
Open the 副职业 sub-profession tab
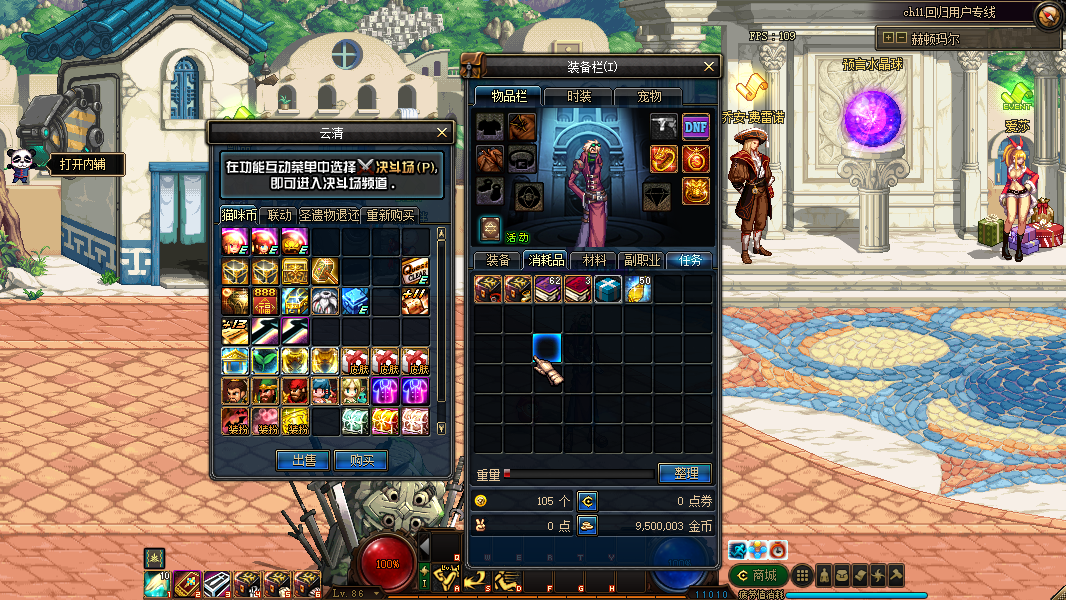641,260
